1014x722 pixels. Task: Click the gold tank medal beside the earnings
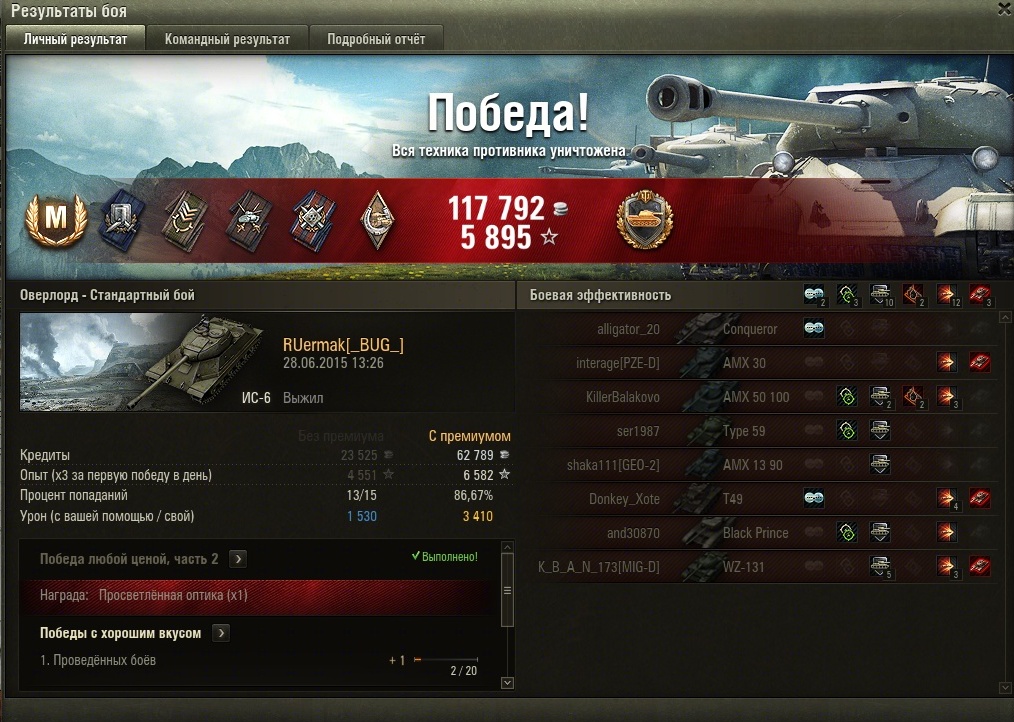[645, 219]
